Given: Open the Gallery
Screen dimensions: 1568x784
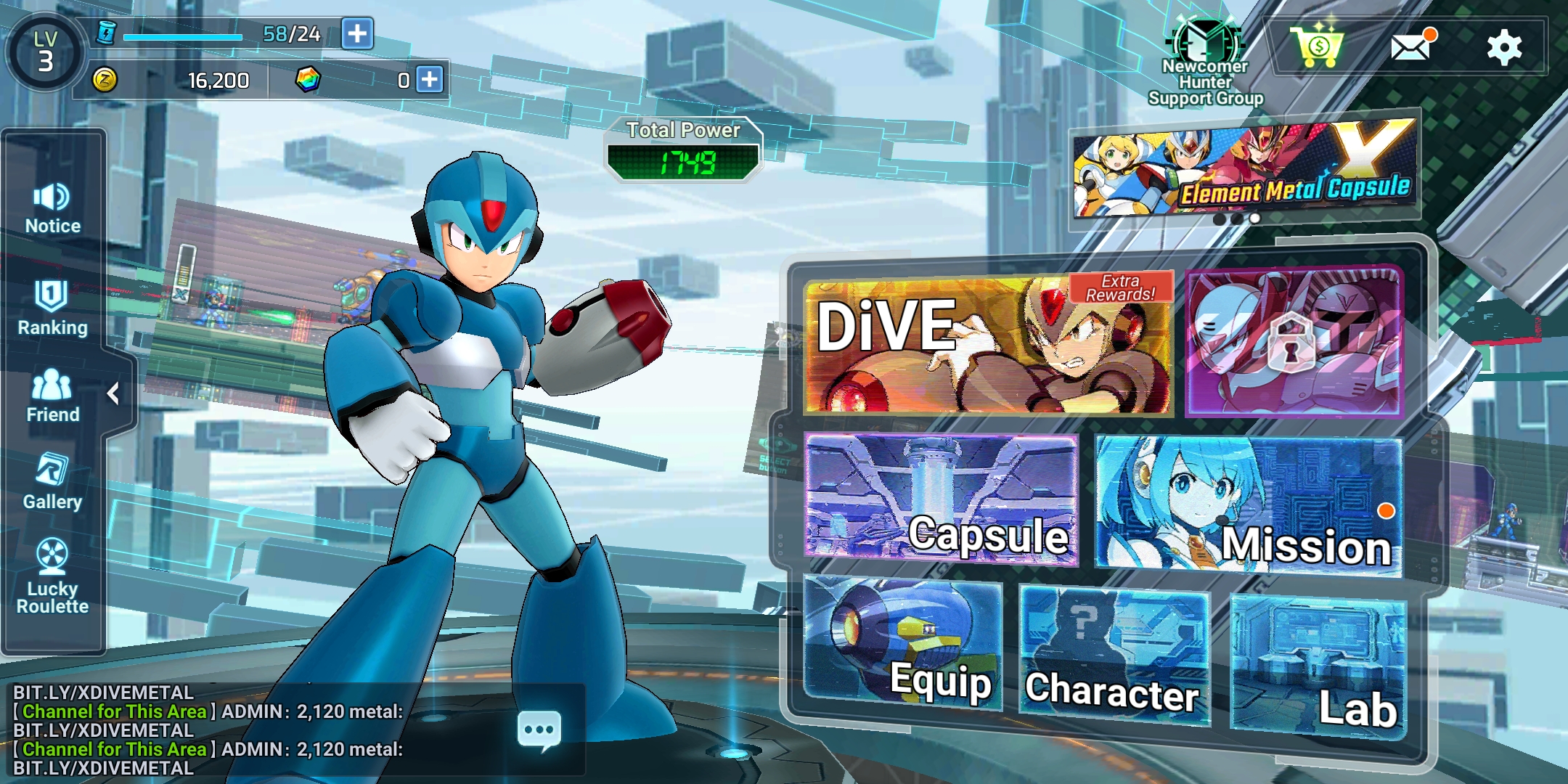Looking at the screenshot, I should pyautogui.click(x=52, y=482).
